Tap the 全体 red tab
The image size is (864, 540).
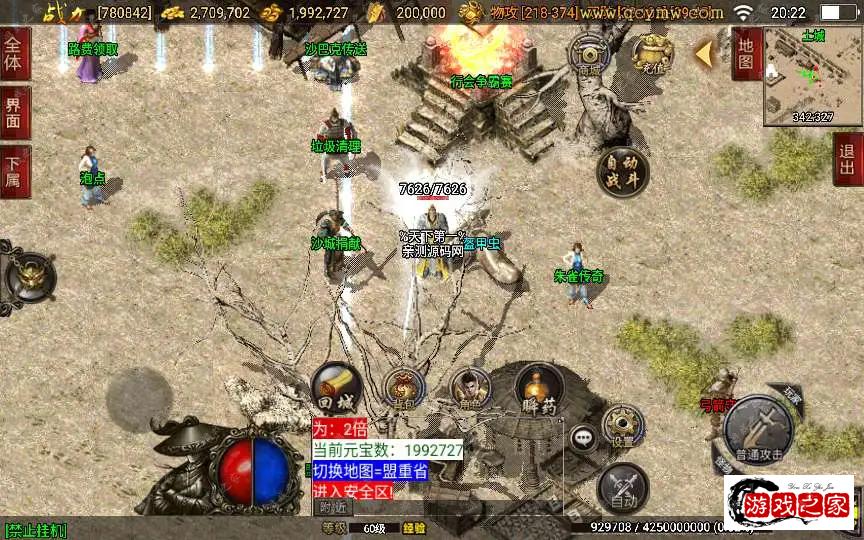click(x=14, y=54)
